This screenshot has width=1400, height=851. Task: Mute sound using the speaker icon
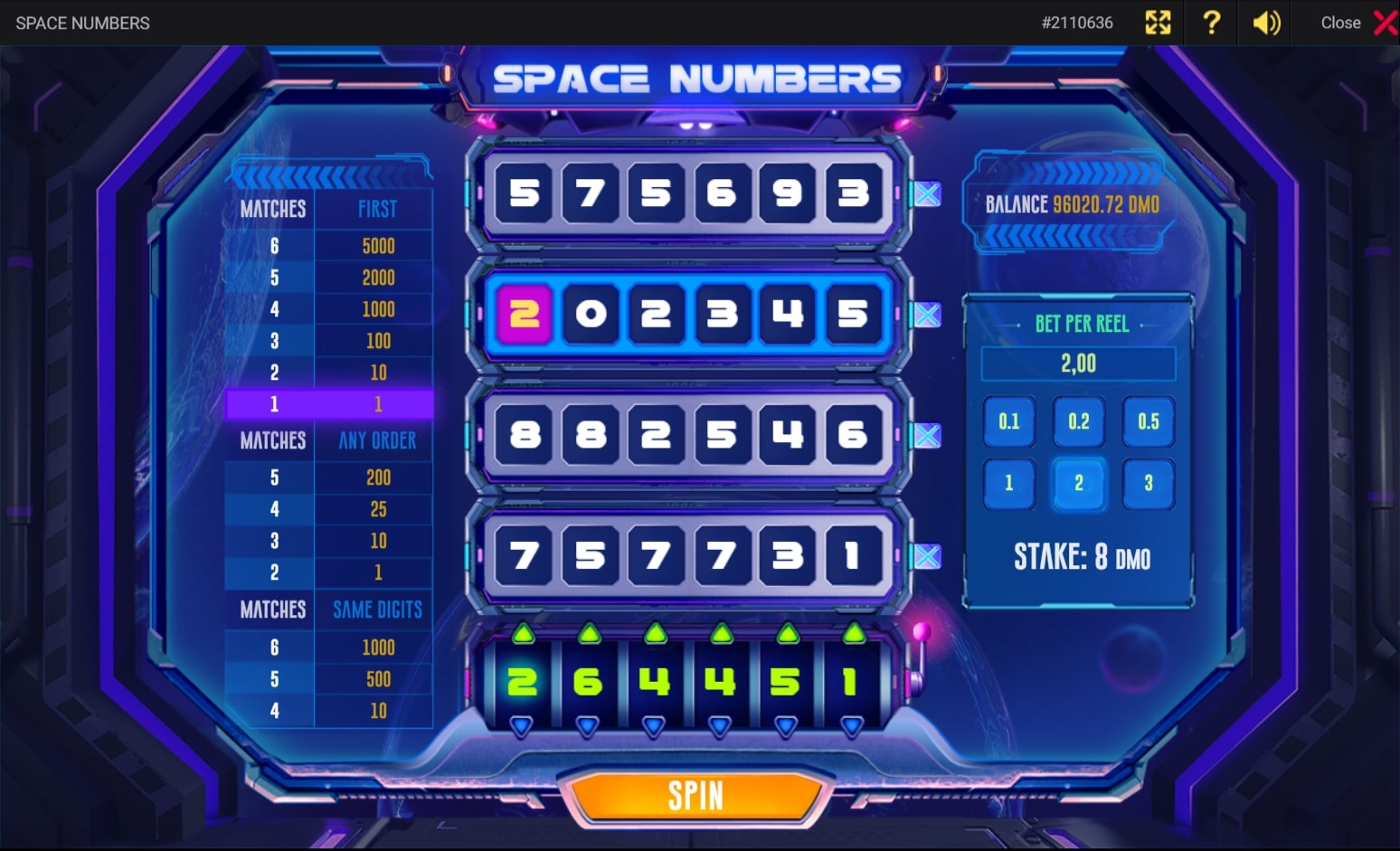(x=1265, y=23)
